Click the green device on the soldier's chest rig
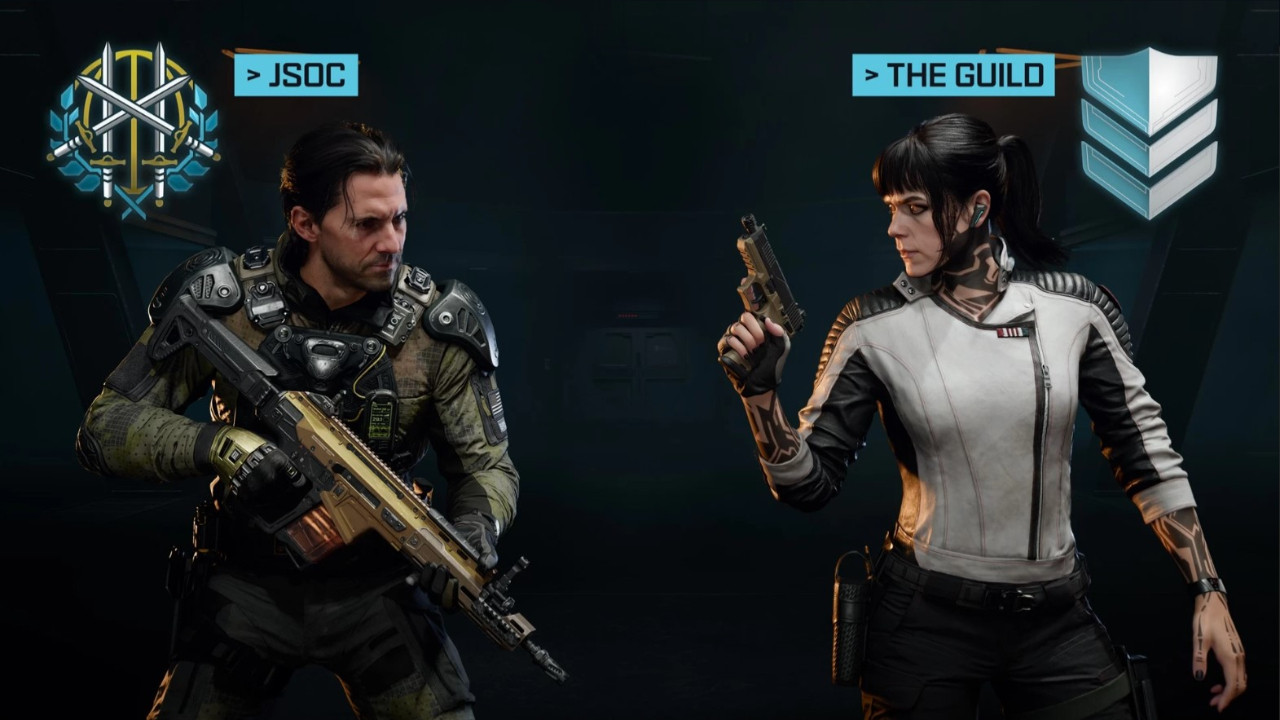 (x=382, y=417)
